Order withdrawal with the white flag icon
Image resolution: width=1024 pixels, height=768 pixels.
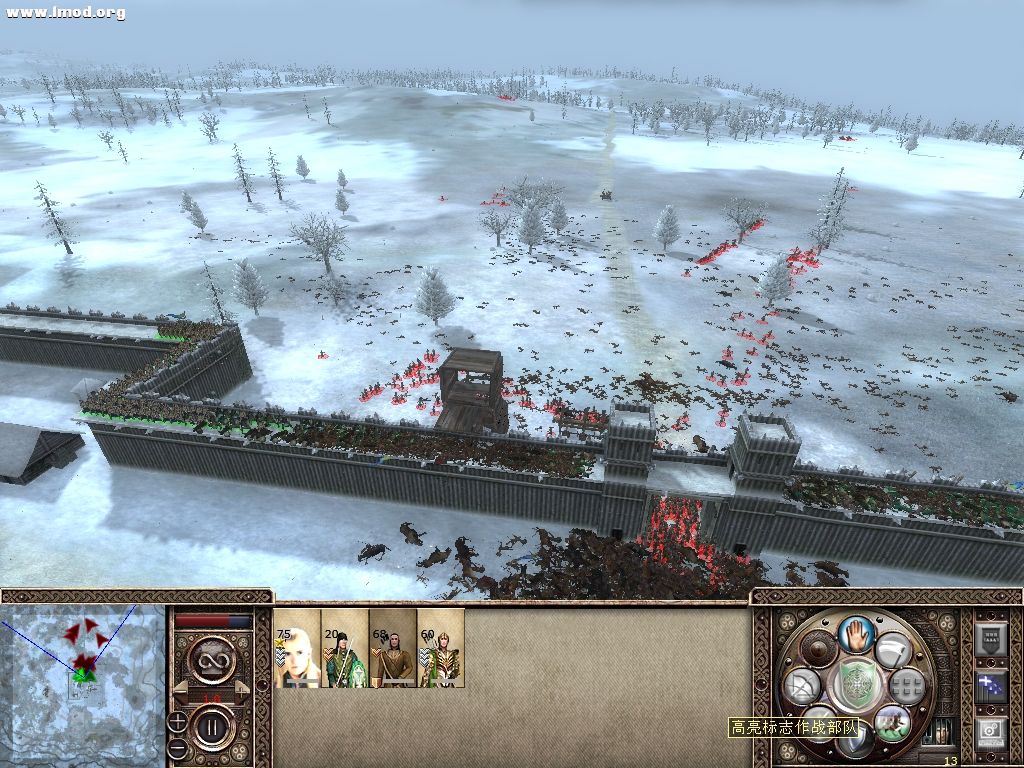click(893, 650)
